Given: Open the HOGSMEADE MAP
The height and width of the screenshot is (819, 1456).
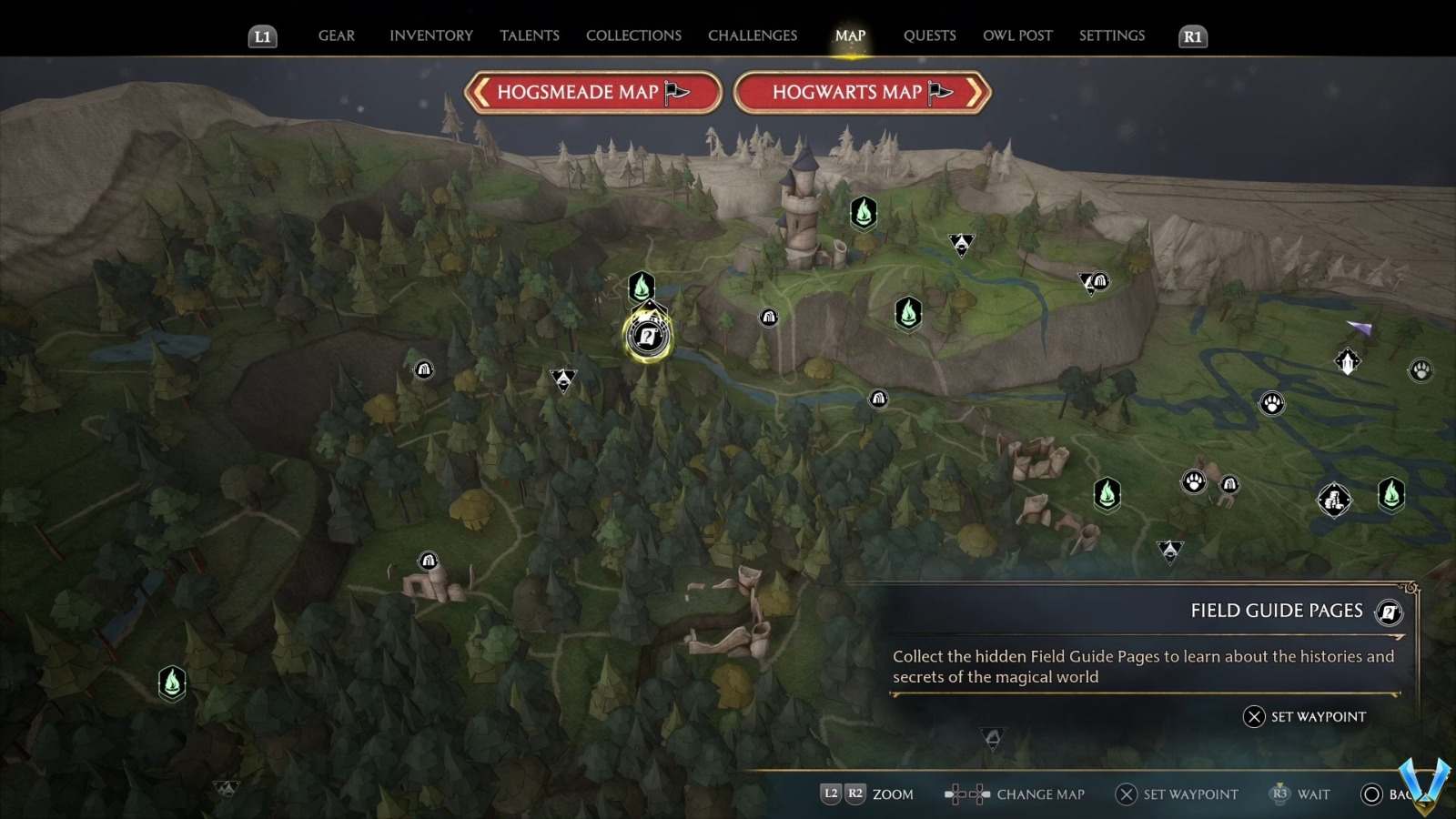Looking at the screenshot, I should point(592,92).
